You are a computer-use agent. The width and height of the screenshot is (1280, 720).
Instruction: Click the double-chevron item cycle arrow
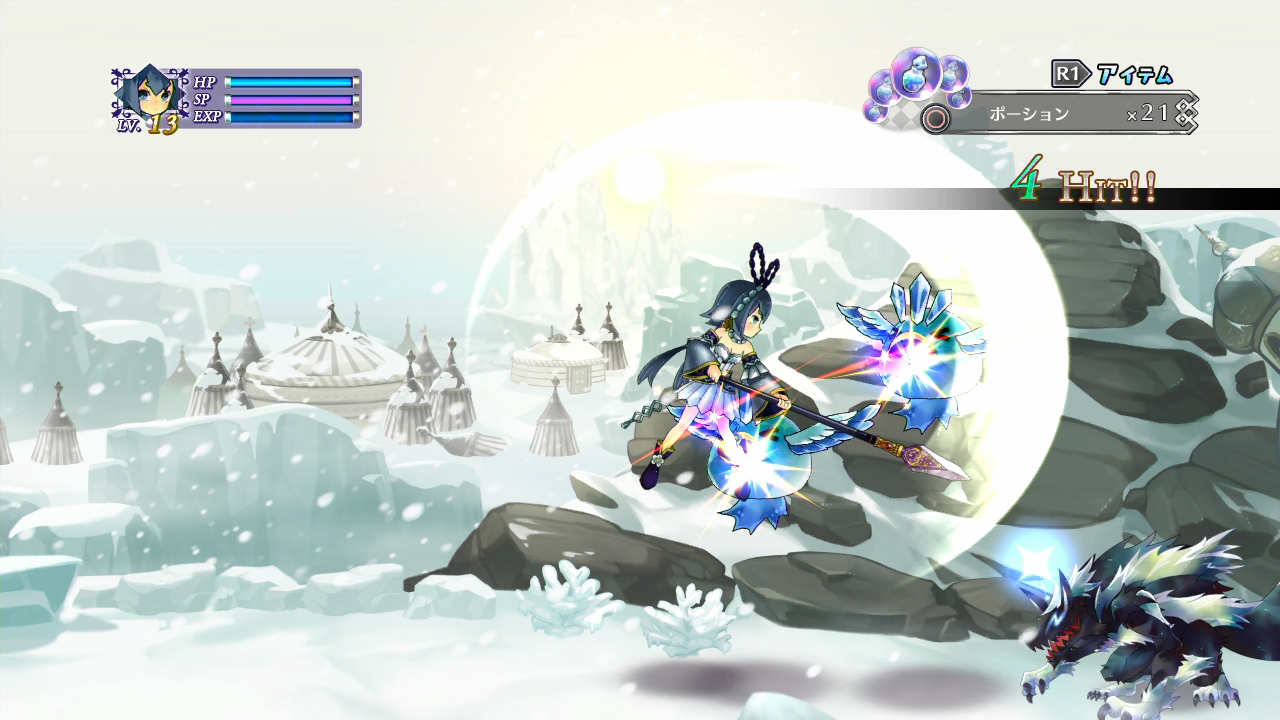pos(1185,111)
